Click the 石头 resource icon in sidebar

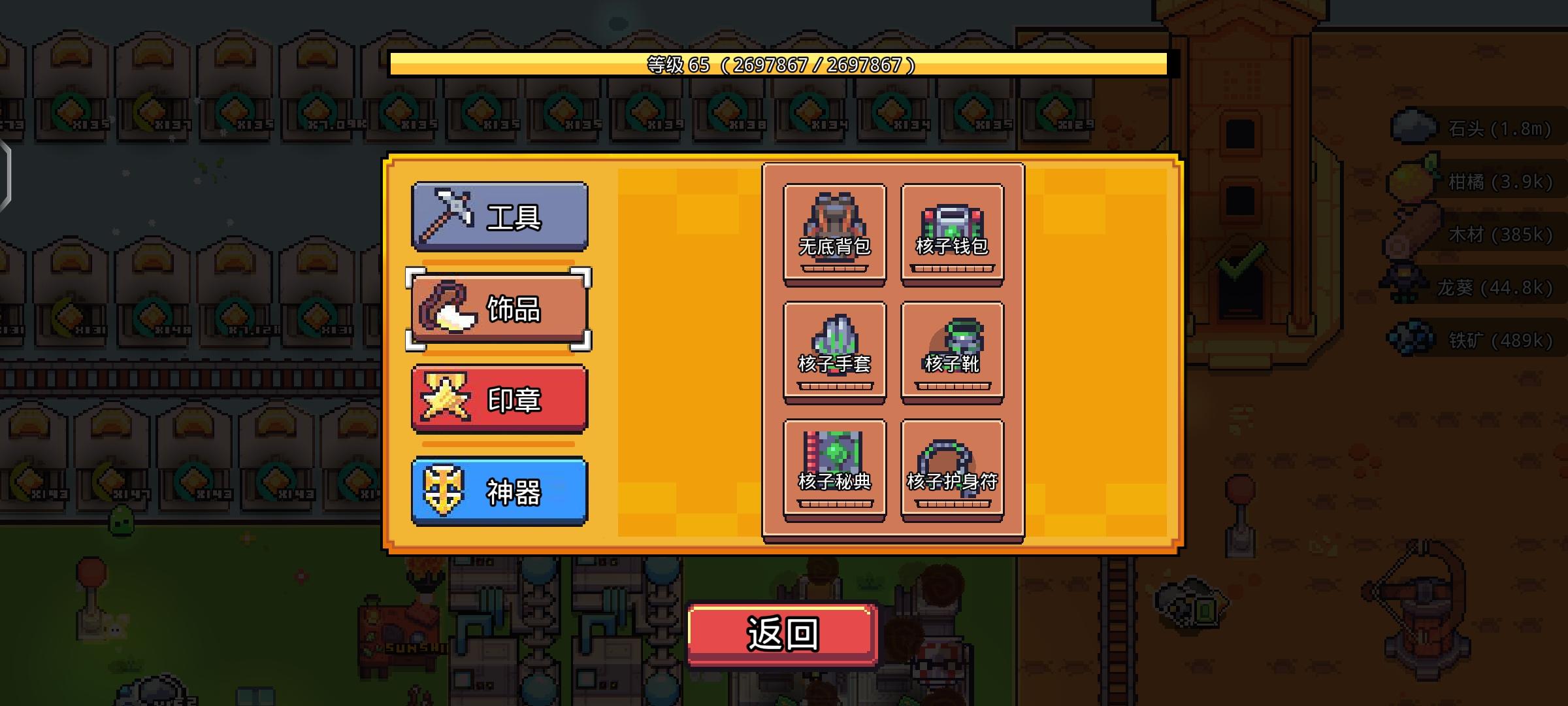coord(1411,124)
